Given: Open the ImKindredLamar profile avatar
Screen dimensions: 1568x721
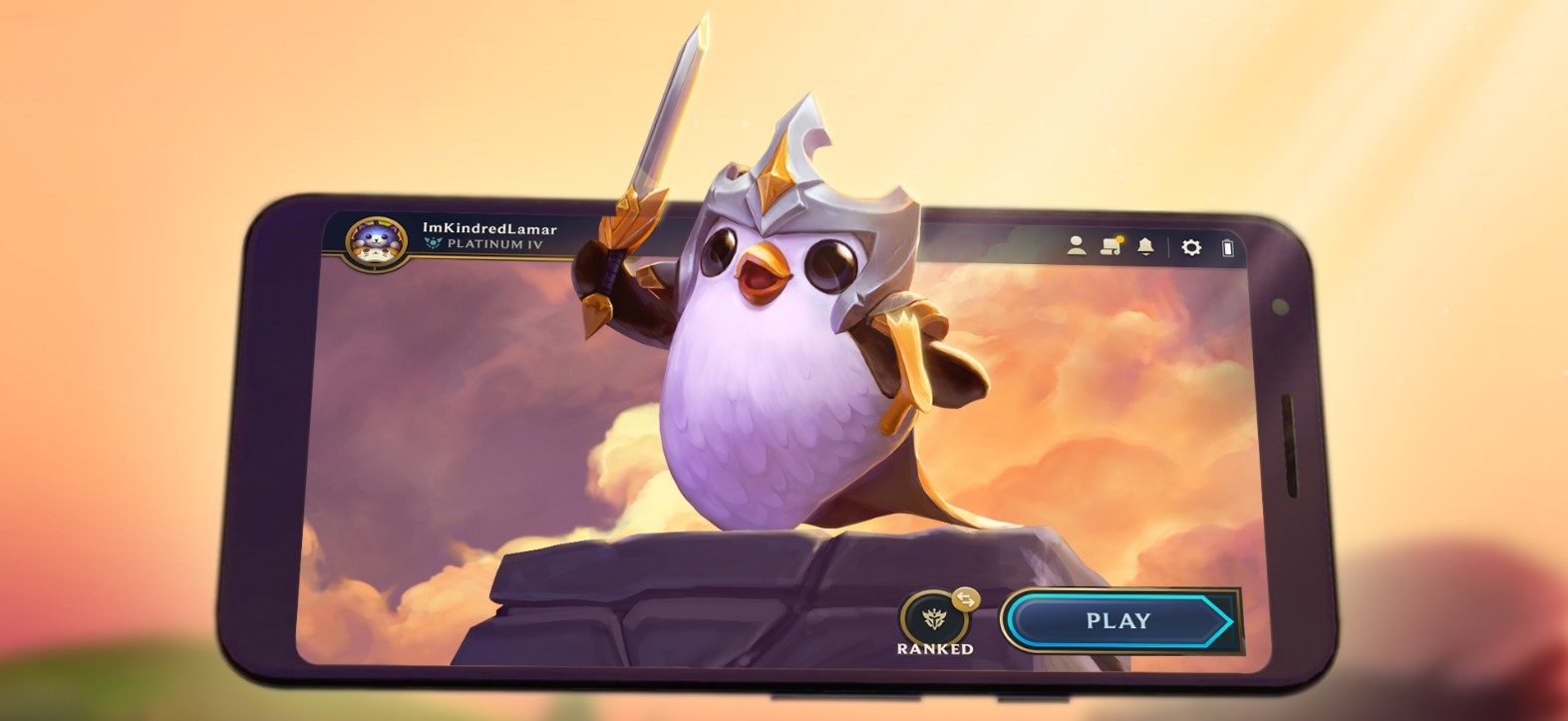Looking at the screenshot, I should coord(376,242).
